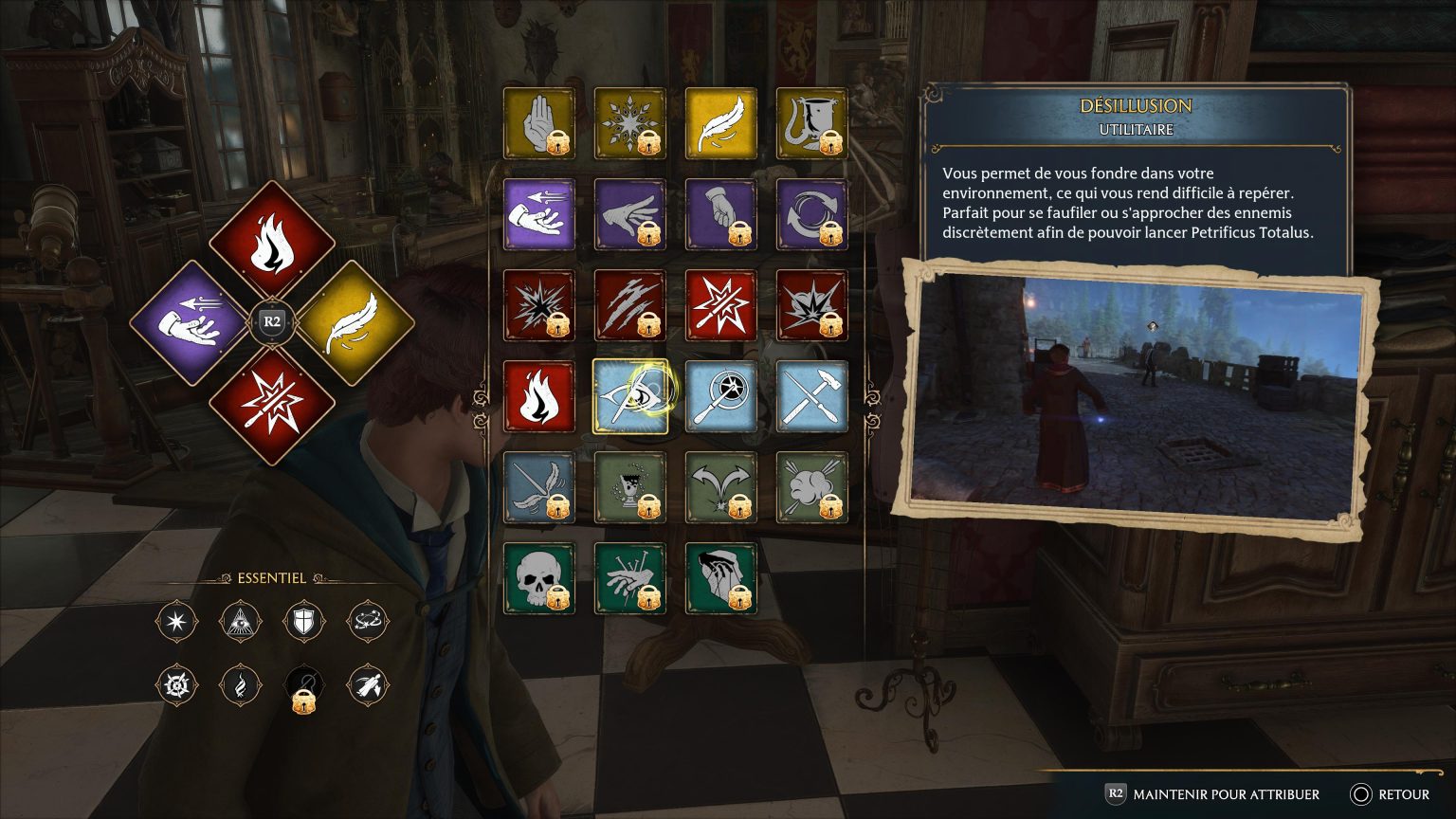Select the Revelio spell icon in the grid
The width and height of the screenshot is (1456, 819).
coord(720,396)
